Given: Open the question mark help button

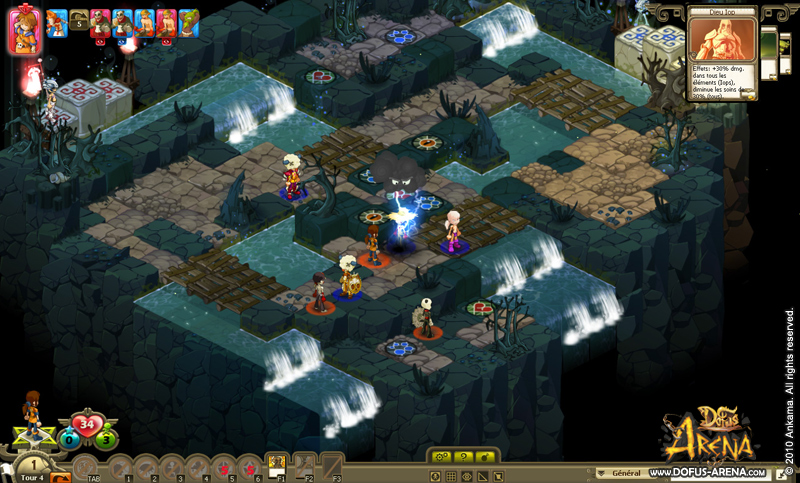Looking at the screenshot, I should (463, 456).
